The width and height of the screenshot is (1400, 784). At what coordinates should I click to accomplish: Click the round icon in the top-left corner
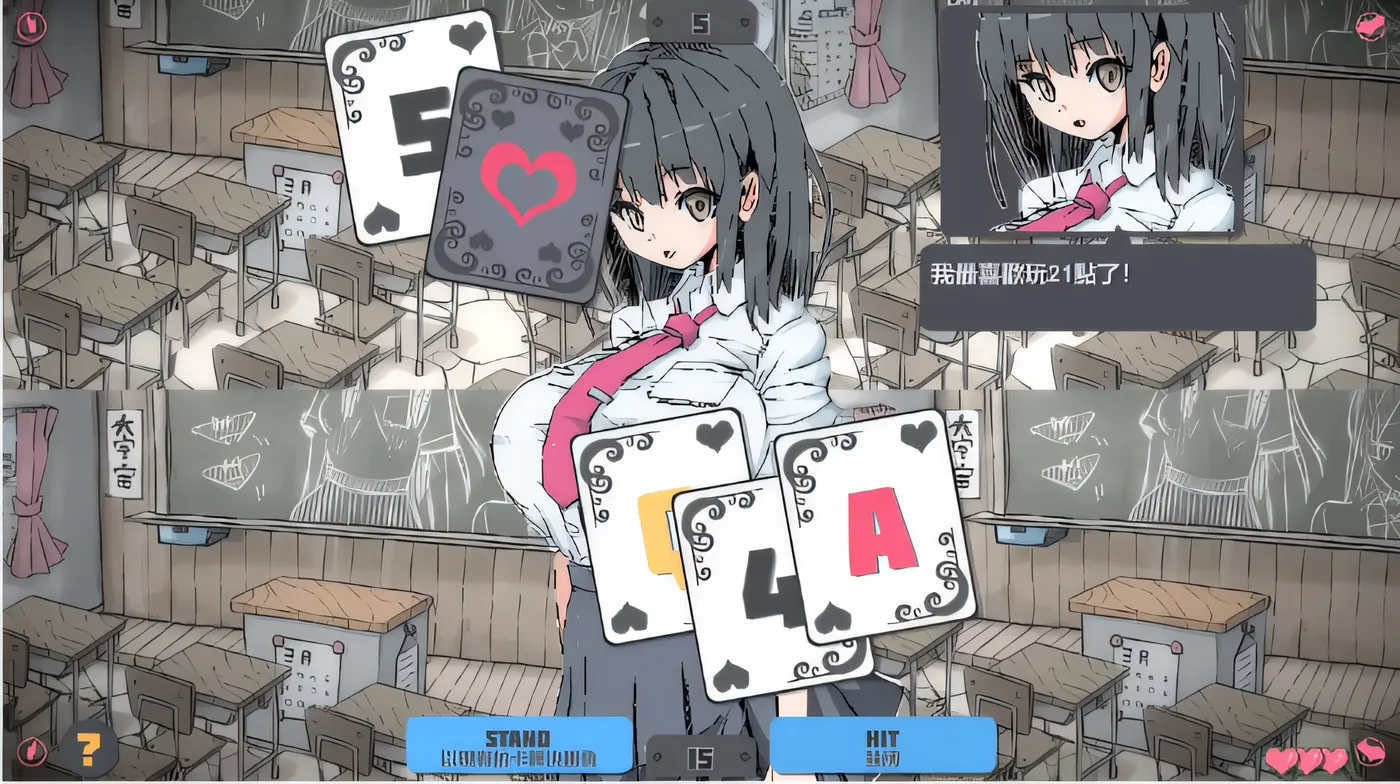[32, 26]
